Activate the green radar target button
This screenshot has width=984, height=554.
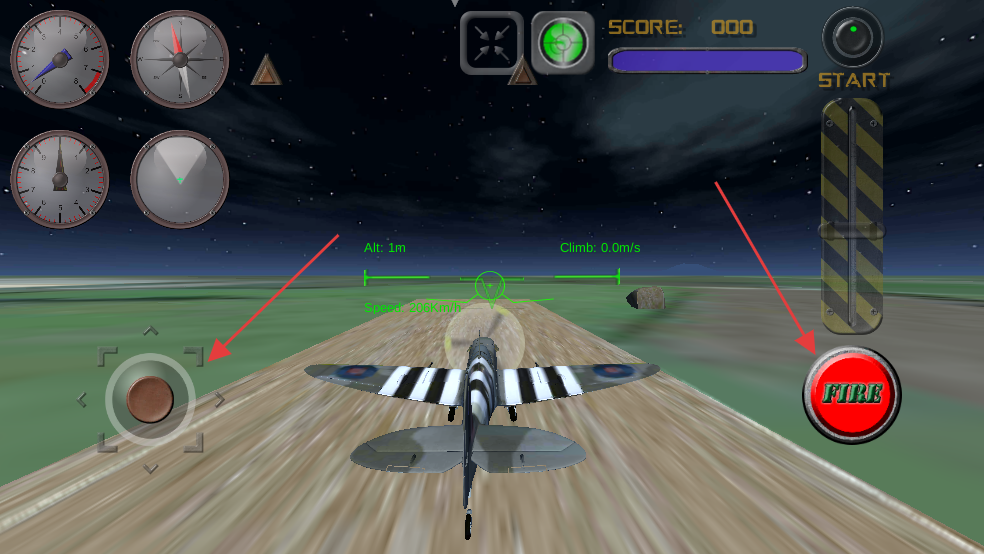(563, 43)
